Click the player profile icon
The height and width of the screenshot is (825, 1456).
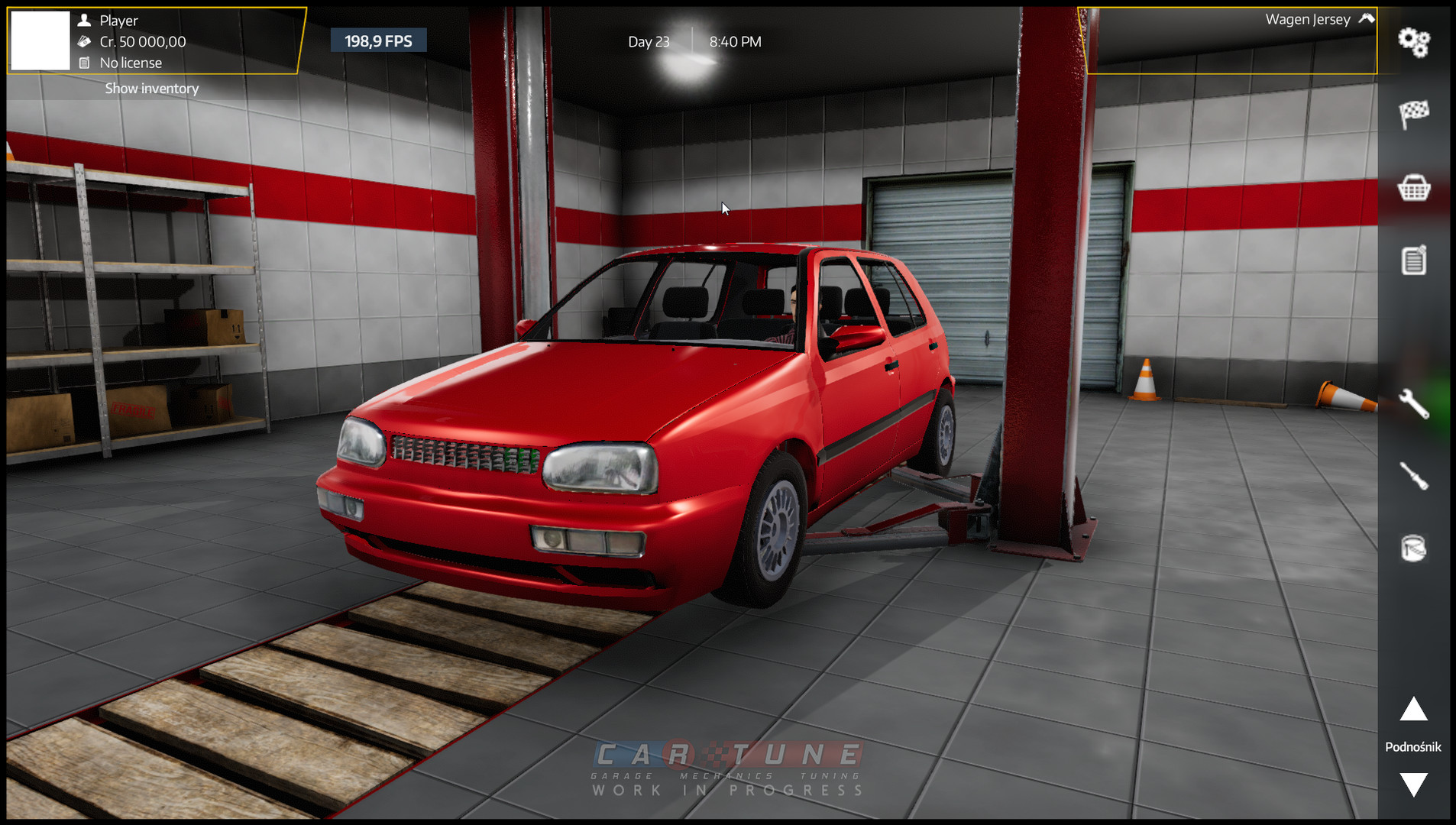(86, 20)
